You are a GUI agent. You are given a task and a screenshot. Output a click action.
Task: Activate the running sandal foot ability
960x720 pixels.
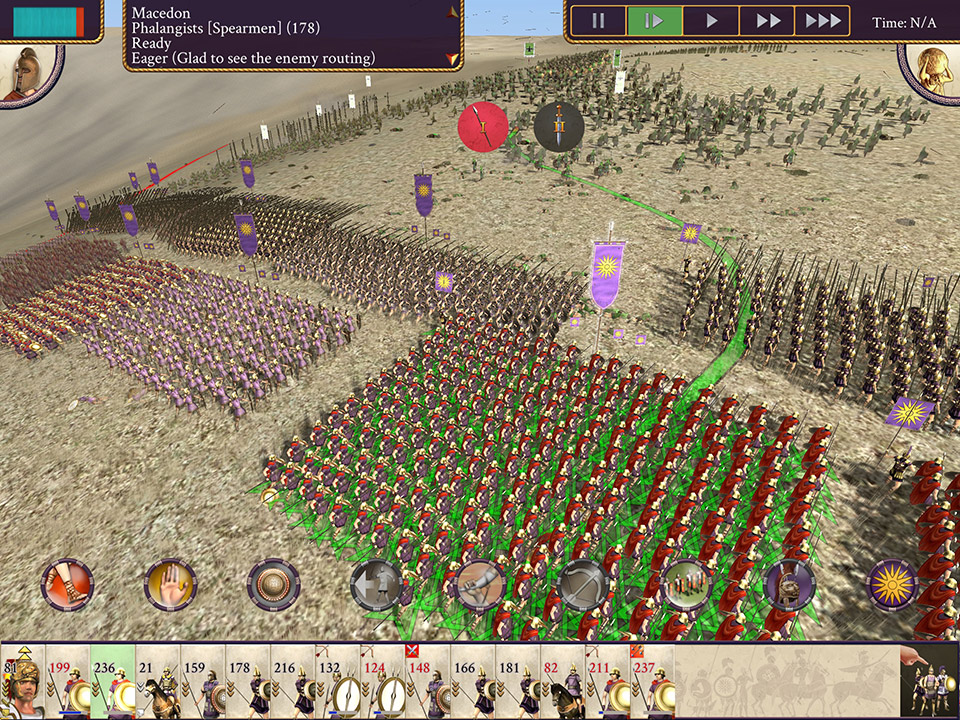pos(67,585)
